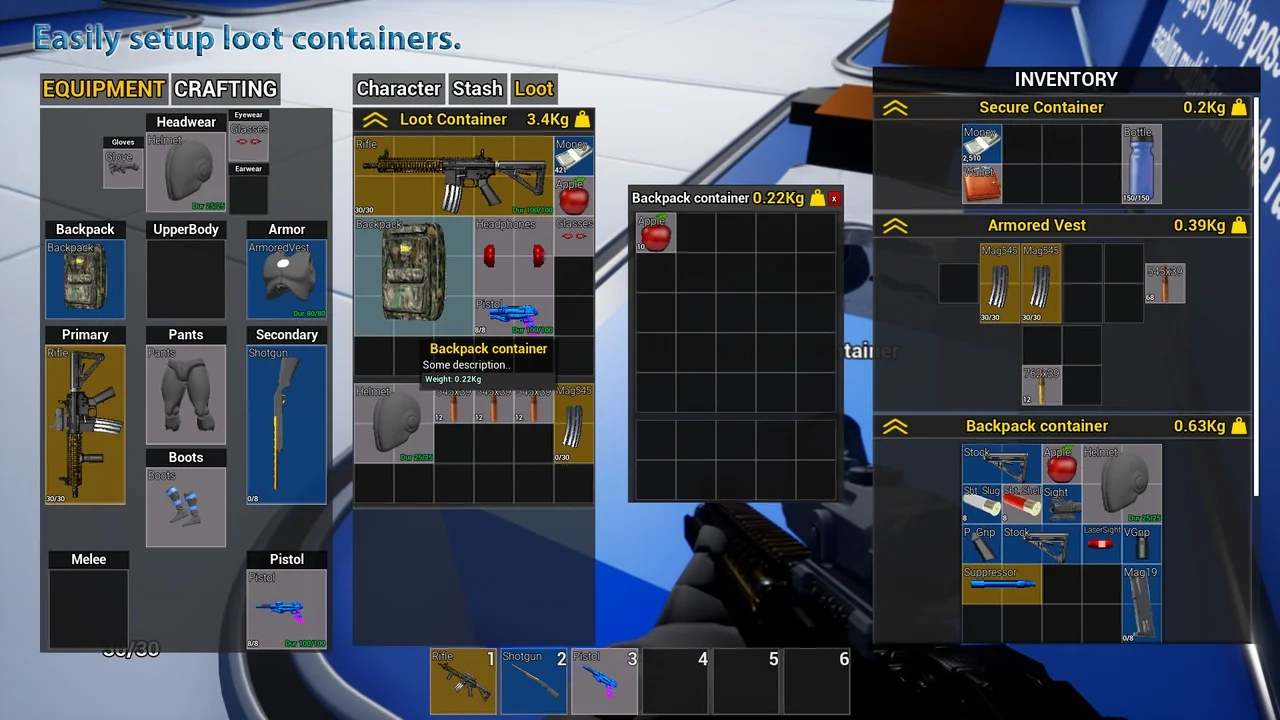Image resolution: width=1280 pixels, height=720 pixels.
Task: Toggle the Loot Container weight lock
Action: [583, 118]
